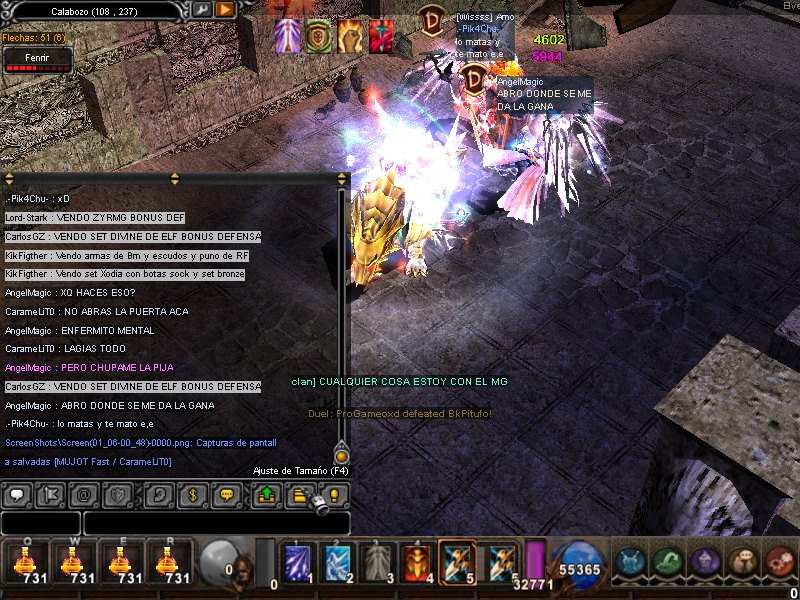
Task: Click the @ guild chat button
Action: point(84,494)
